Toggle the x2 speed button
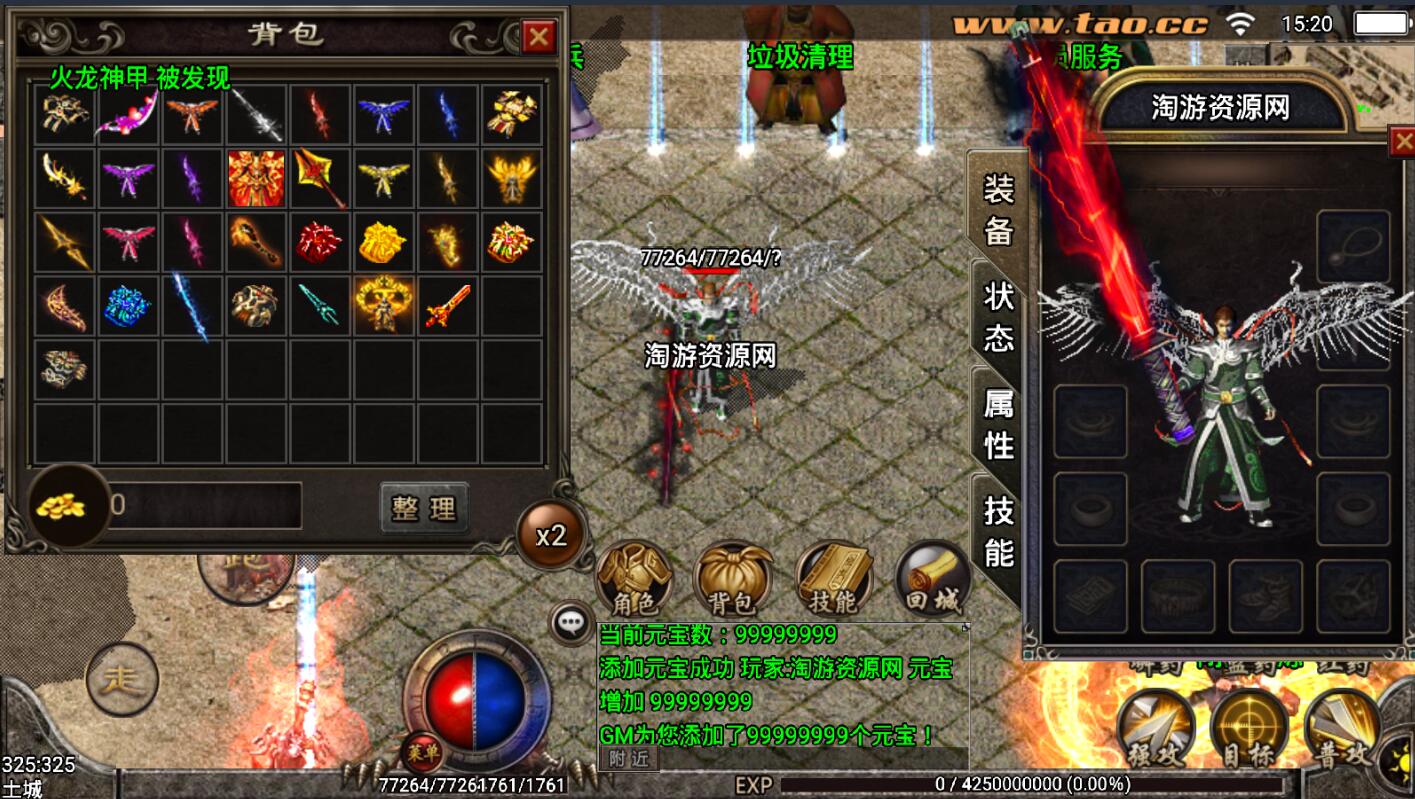 (551, 536)
